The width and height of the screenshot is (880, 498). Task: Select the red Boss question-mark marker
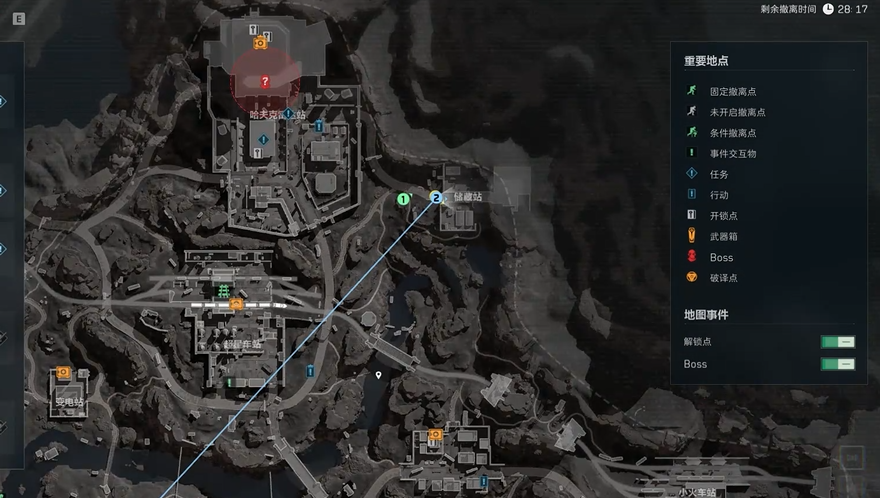coord(264,82)
